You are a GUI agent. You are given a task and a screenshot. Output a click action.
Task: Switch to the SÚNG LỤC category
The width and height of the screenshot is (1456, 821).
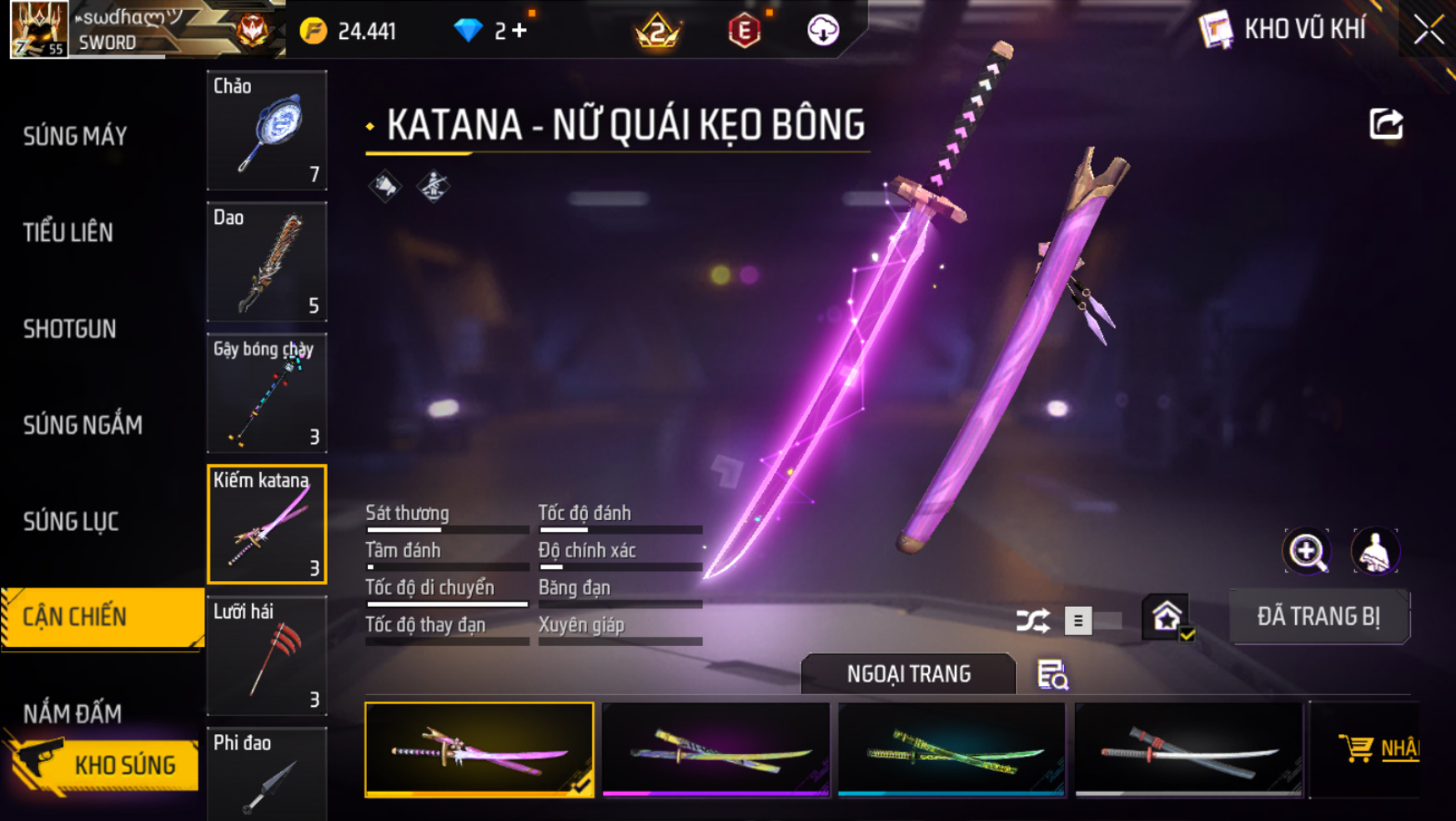(x=71, y=522)
